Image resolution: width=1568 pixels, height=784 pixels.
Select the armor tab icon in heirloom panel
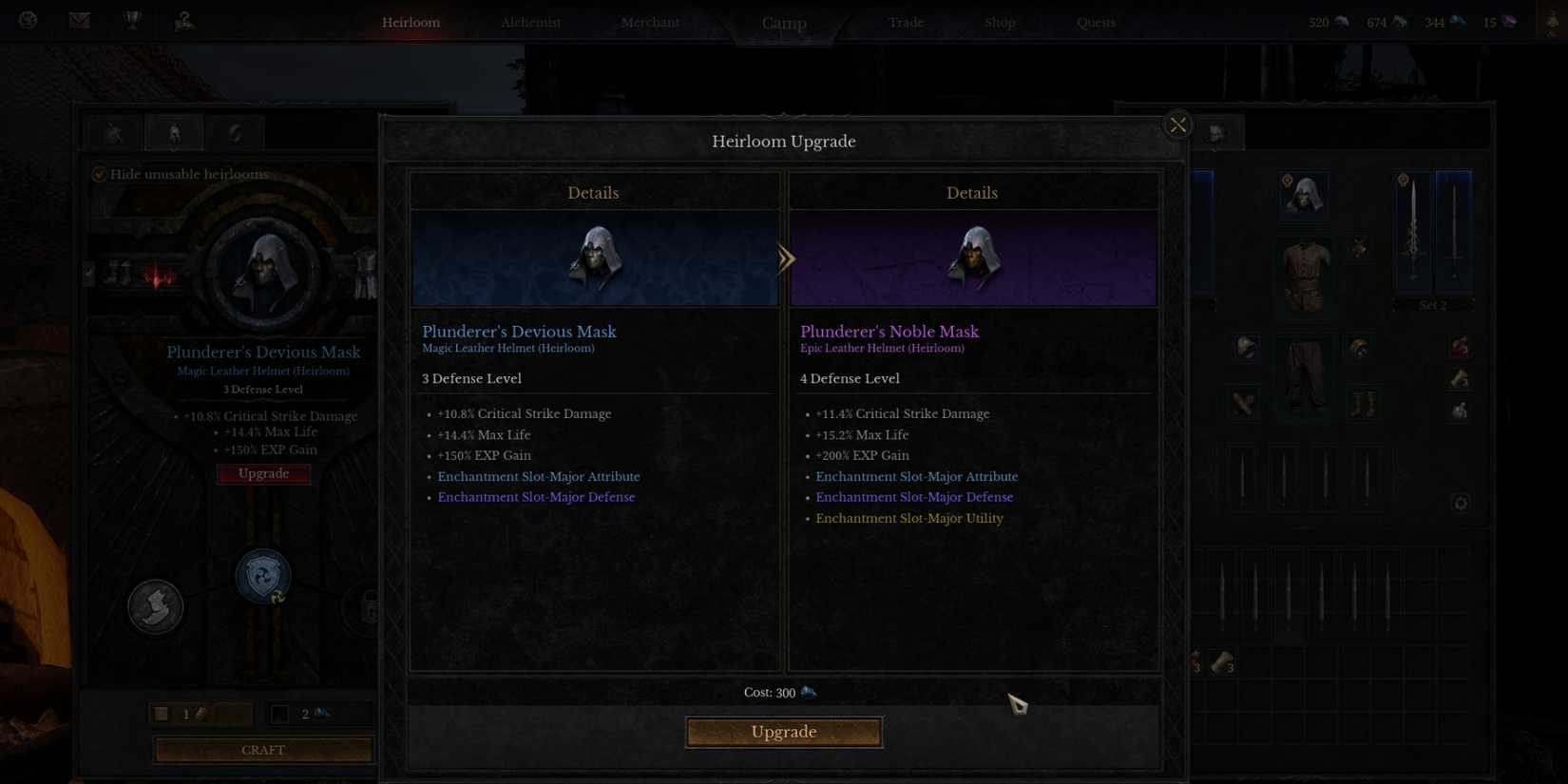[x=174, y=132]
